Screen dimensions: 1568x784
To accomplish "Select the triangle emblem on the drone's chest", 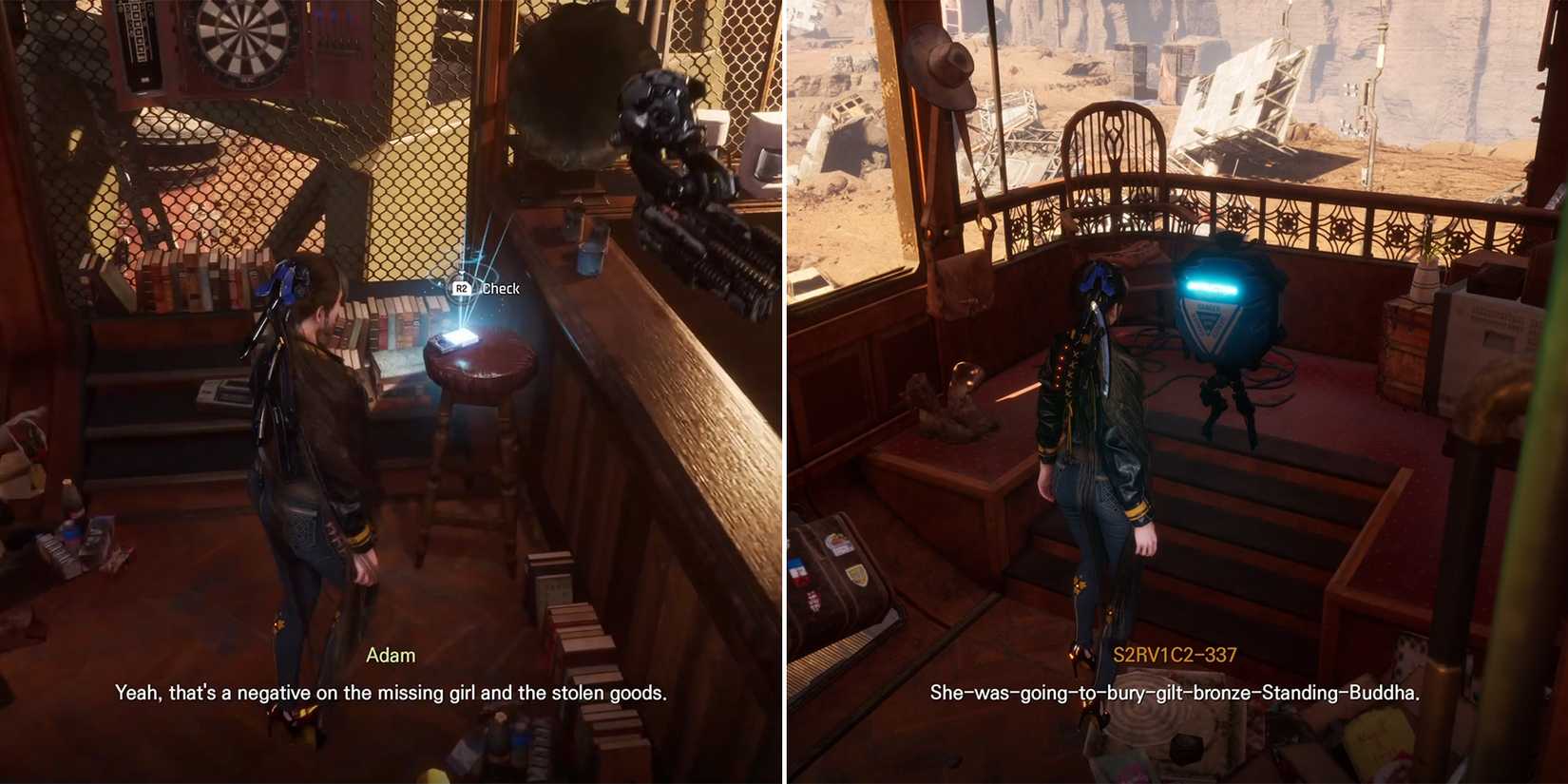I will click(x=1210, y=318).
